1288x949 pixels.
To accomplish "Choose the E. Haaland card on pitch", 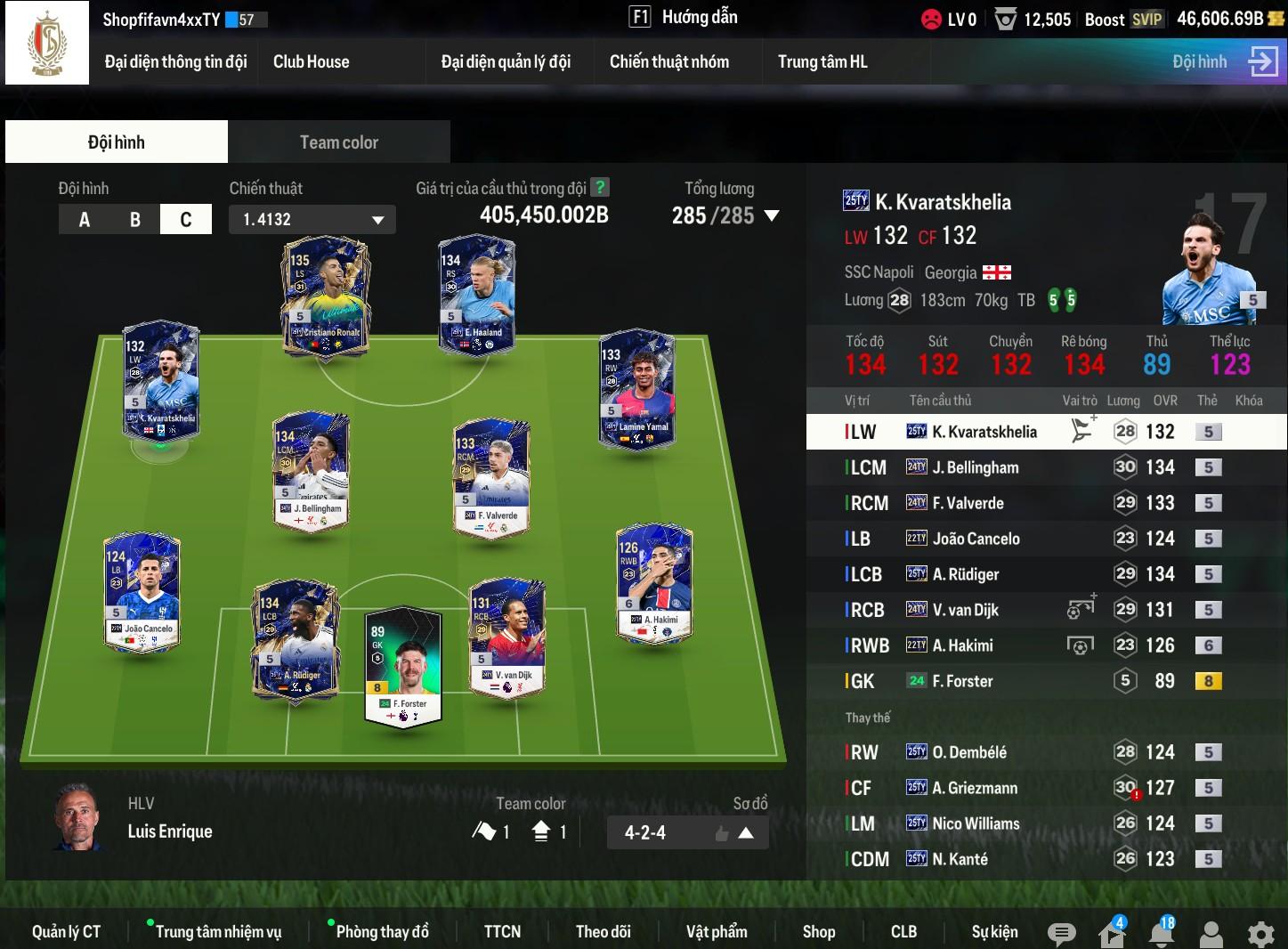I will tap(476, 296).
